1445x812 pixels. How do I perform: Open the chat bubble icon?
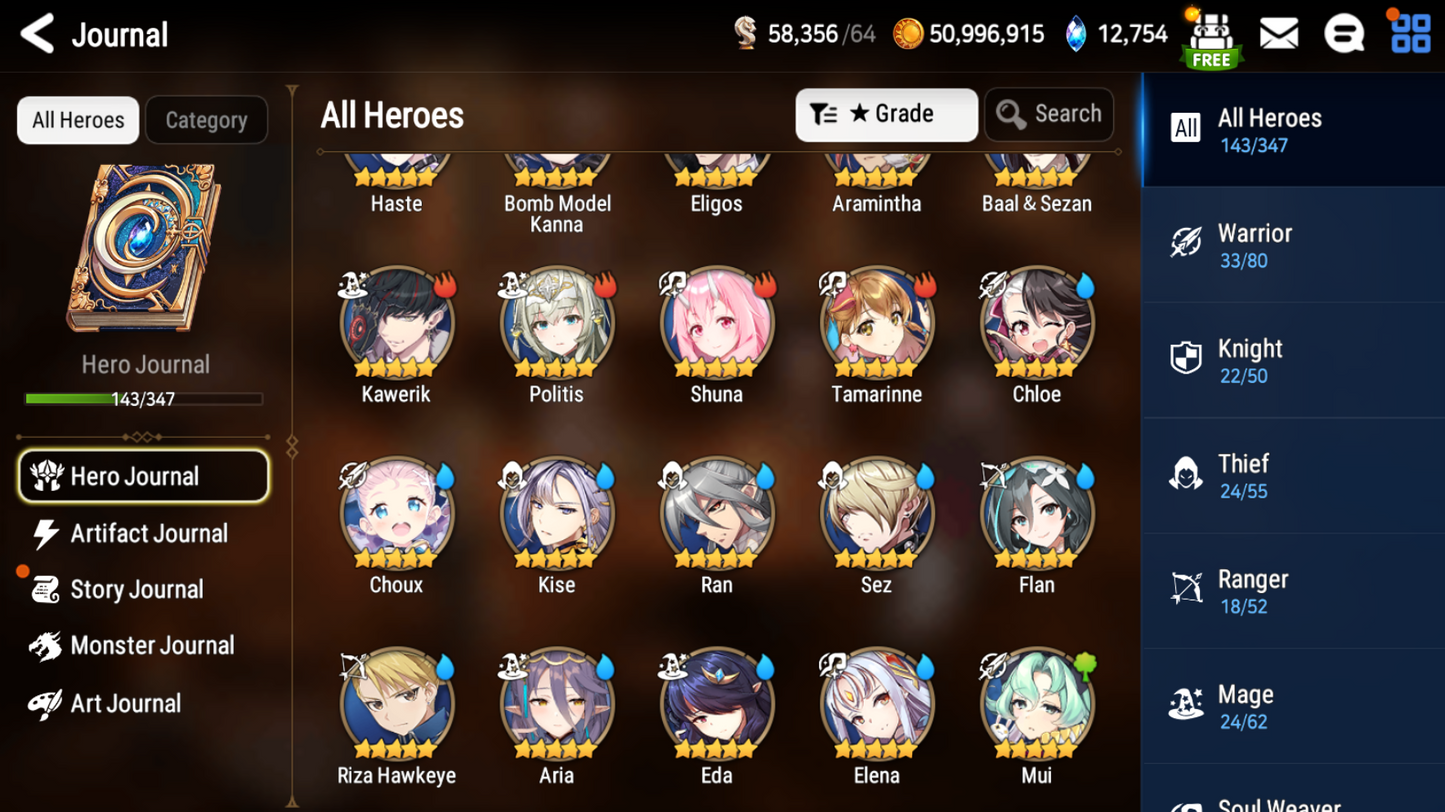point(1343,34)
